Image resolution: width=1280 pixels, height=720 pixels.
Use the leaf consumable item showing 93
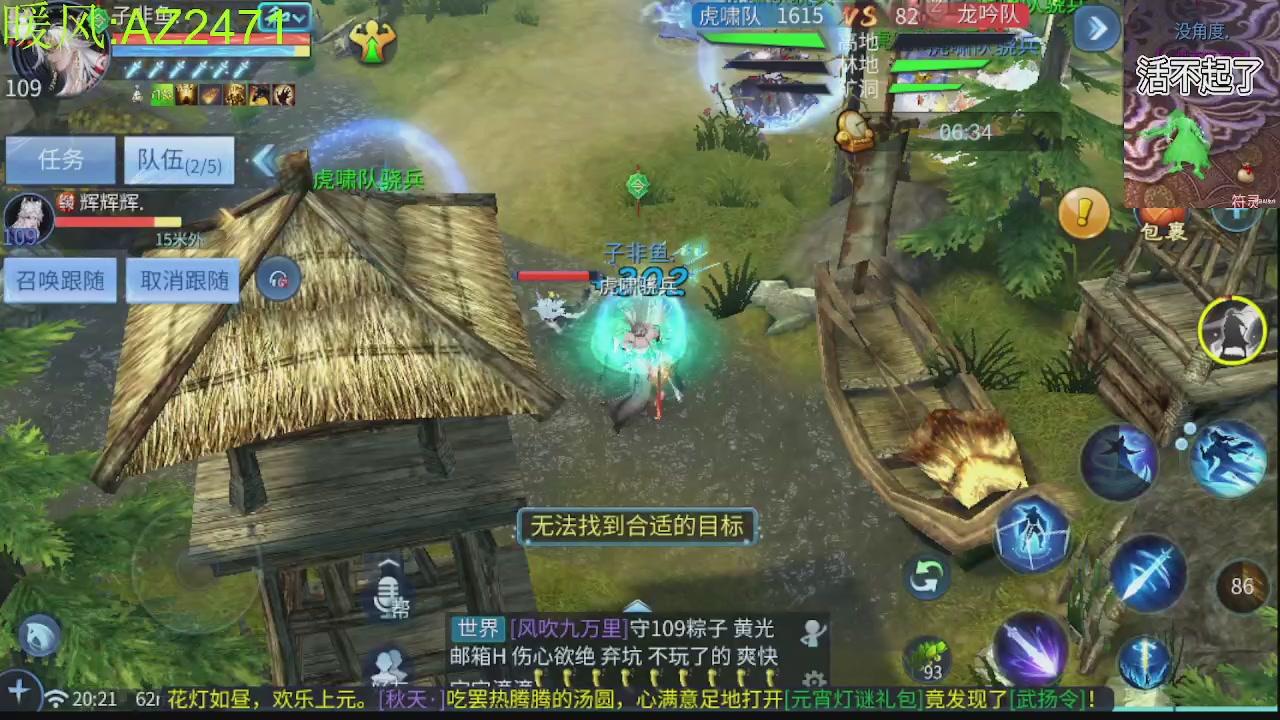point(928,657)
